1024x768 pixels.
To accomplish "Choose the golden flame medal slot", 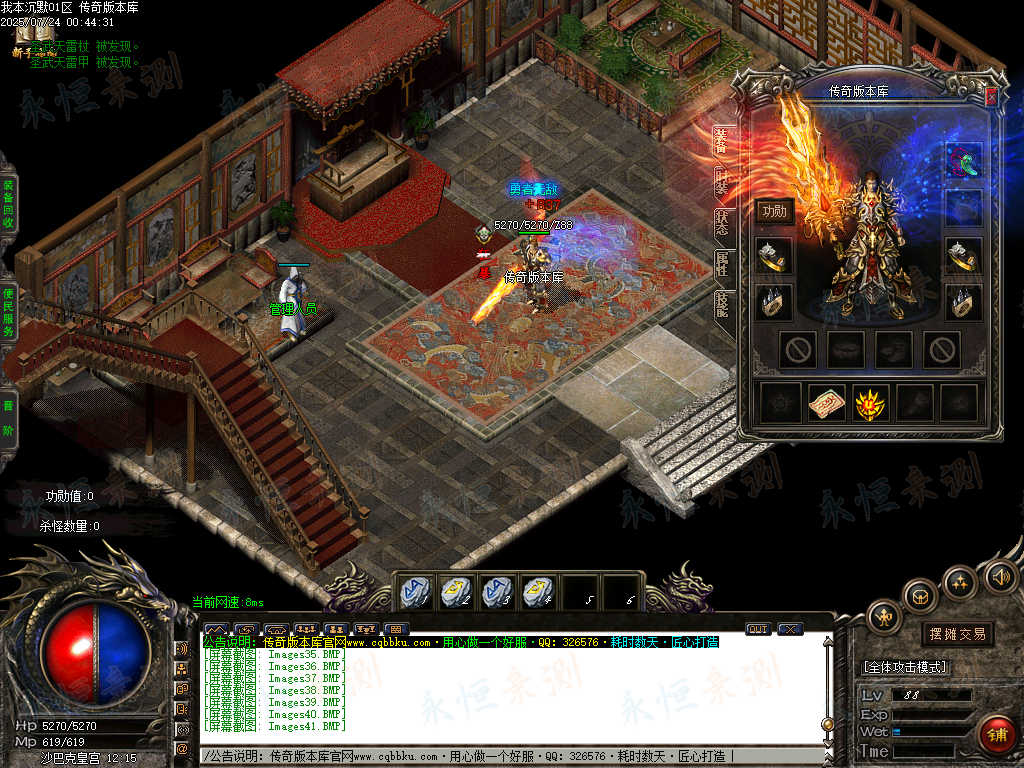I will 870,402.
